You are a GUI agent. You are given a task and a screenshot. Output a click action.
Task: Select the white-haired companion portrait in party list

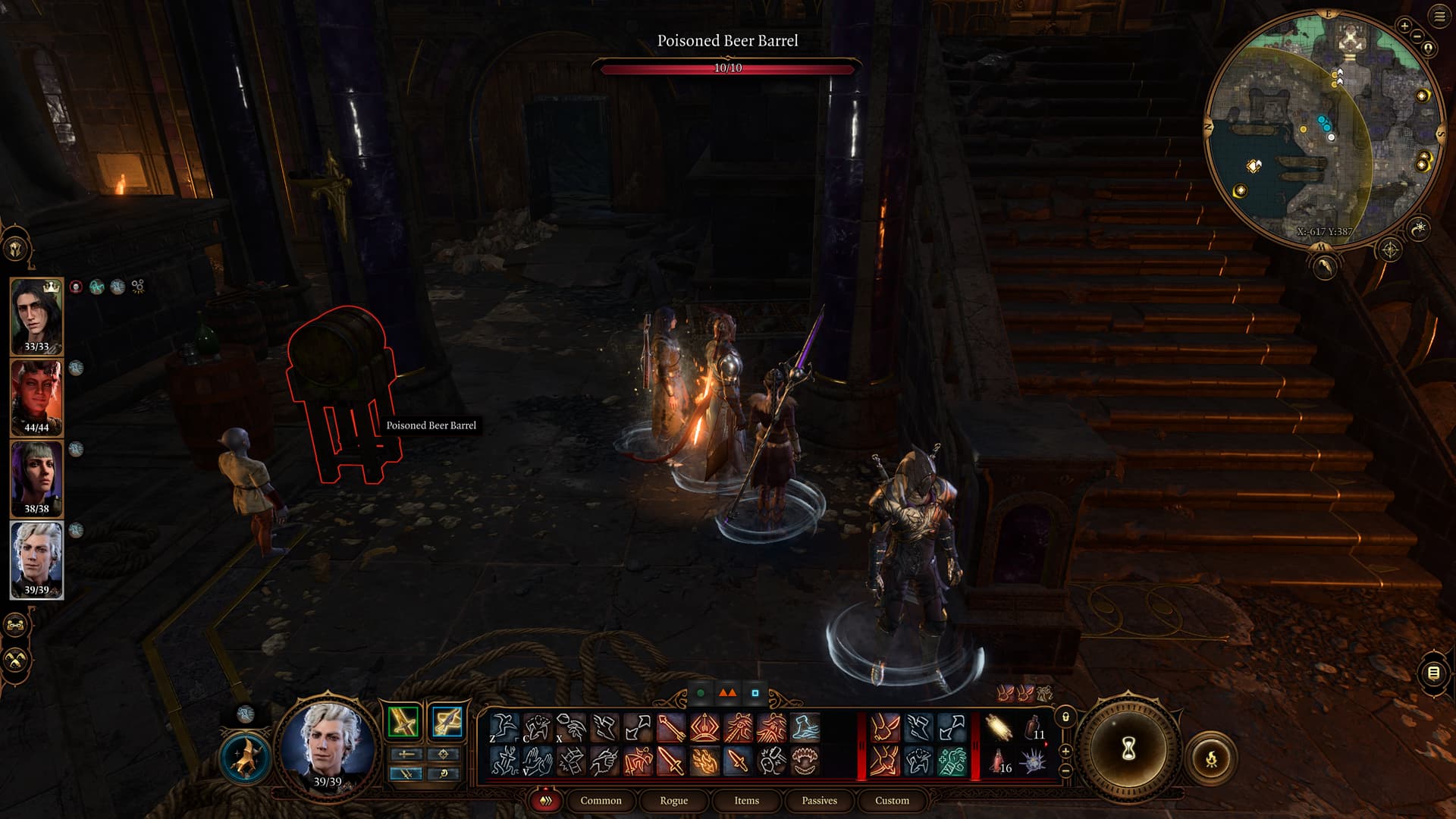click(36, 559)
